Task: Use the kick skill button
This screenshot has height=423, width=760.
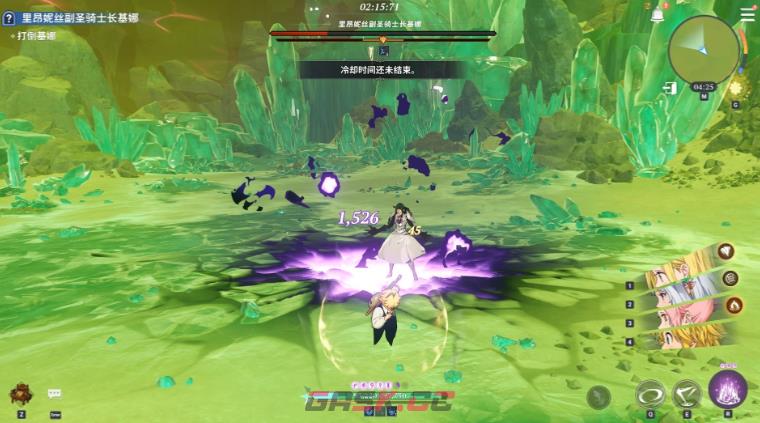Action: pyautogui.click(x=686, y=393)
